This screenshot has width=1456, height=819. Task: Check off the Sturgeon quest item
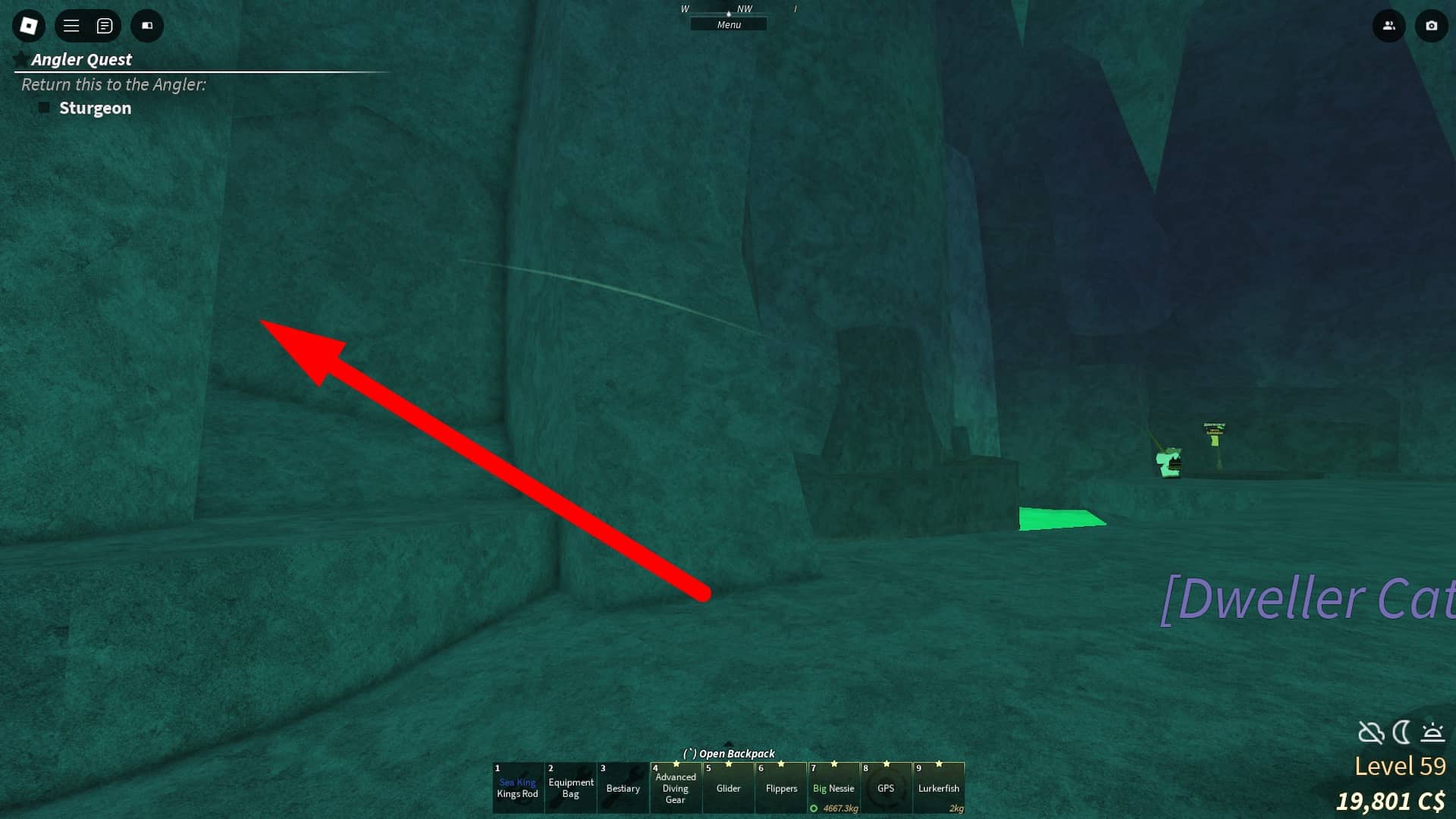[44, 108]
